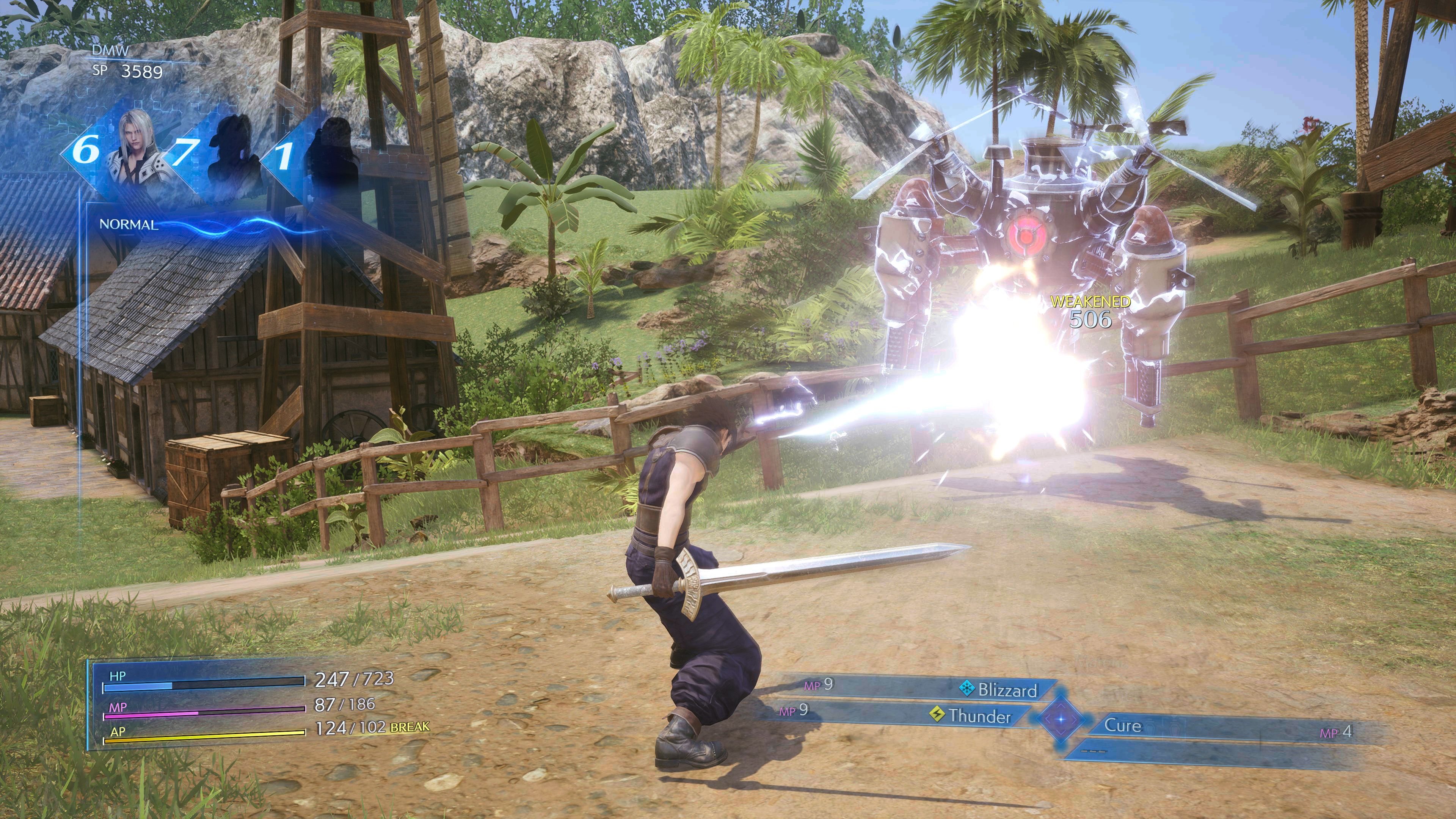Viewport: 1456px width, 819px height.
Task: Click the DMW emblem in the top-left corner
Action: (x=111, y=50)
